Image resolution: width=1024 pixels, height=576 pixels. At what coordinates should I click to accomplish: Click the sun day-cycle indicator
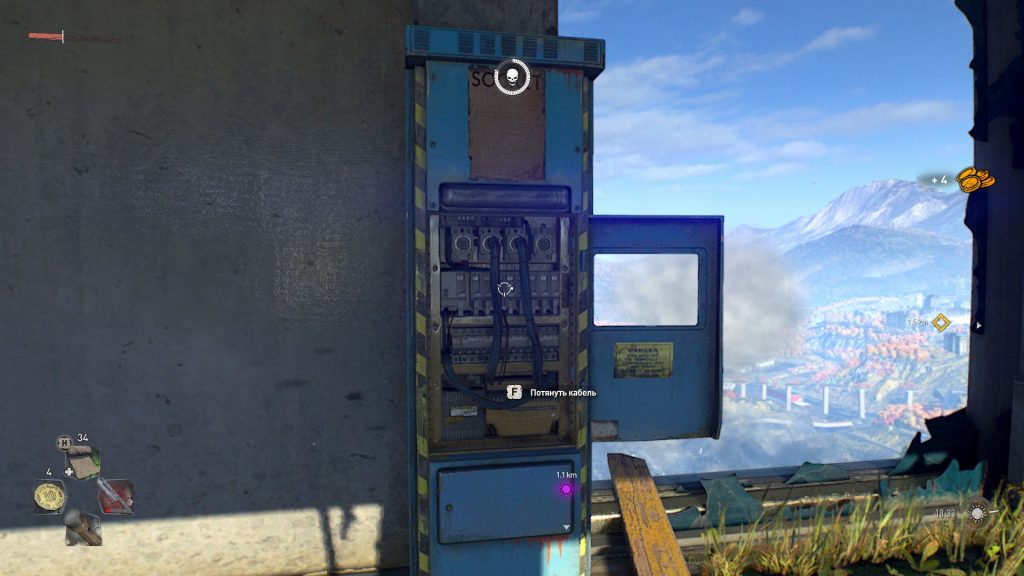point(977,513)
